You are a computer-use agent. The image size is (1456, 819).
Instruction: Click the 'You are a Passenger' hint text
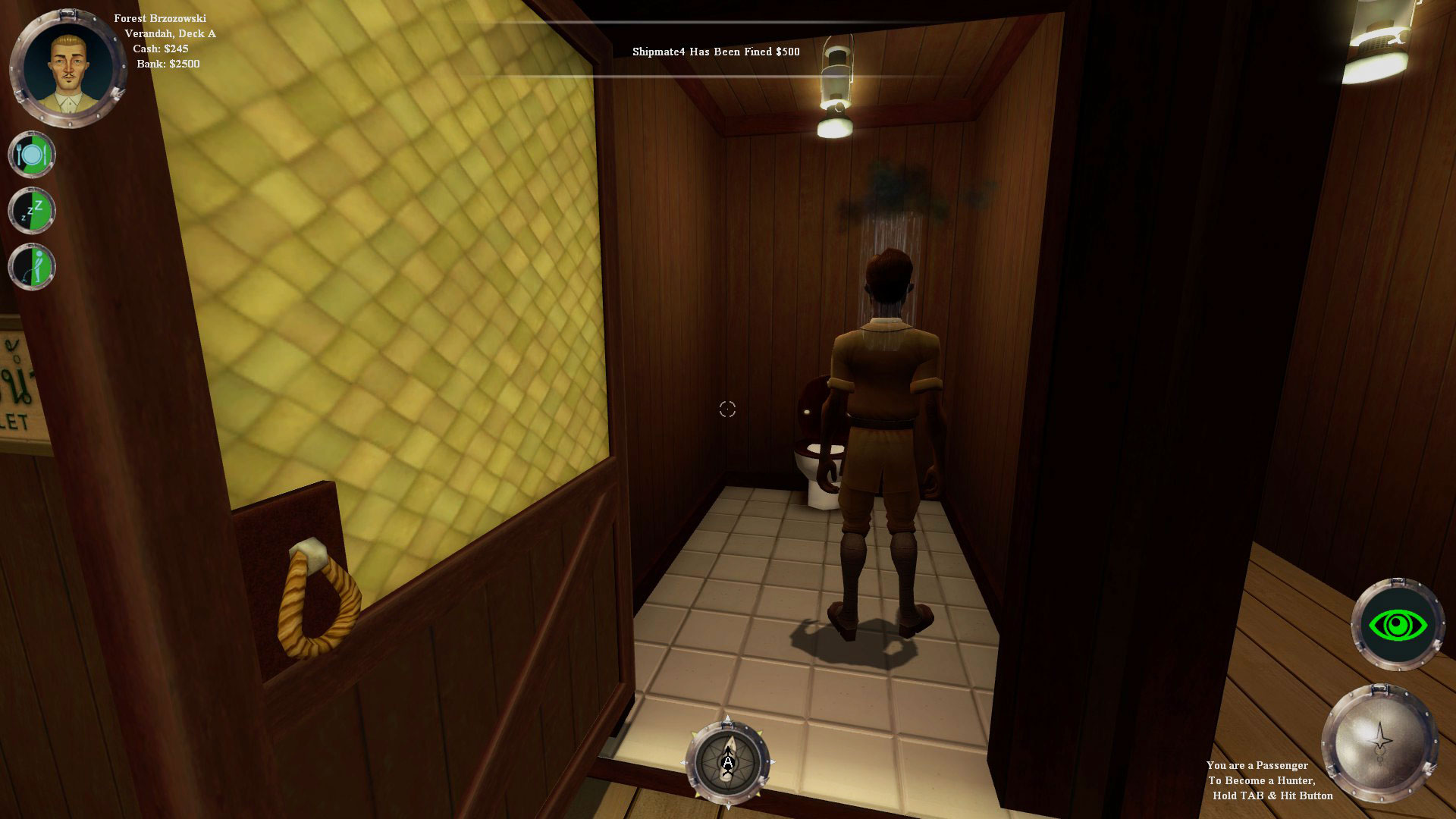tap(1259, 766)
